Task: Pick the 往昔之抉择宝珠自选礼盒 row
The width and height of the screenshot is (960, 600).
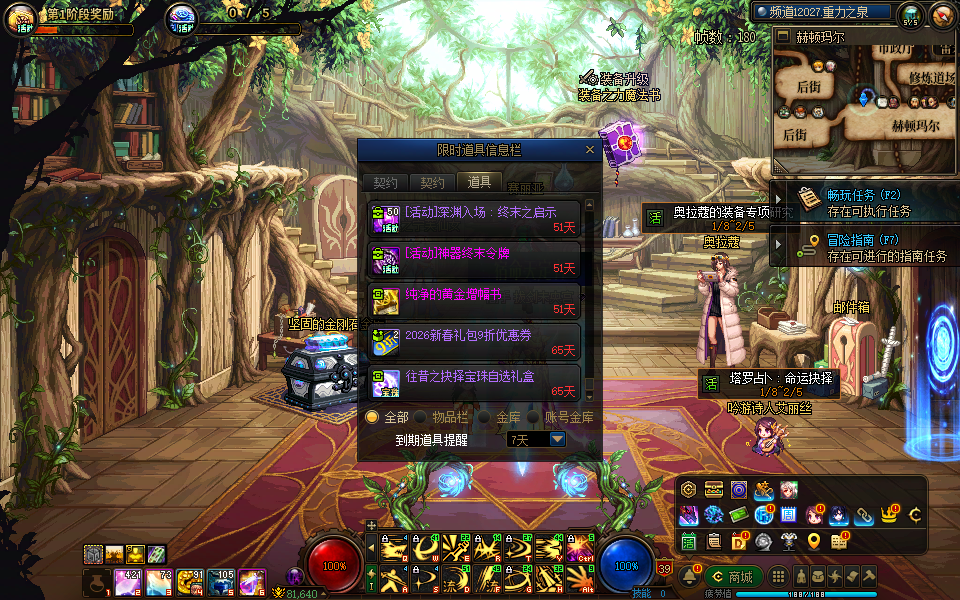Action: coord(474,383)
